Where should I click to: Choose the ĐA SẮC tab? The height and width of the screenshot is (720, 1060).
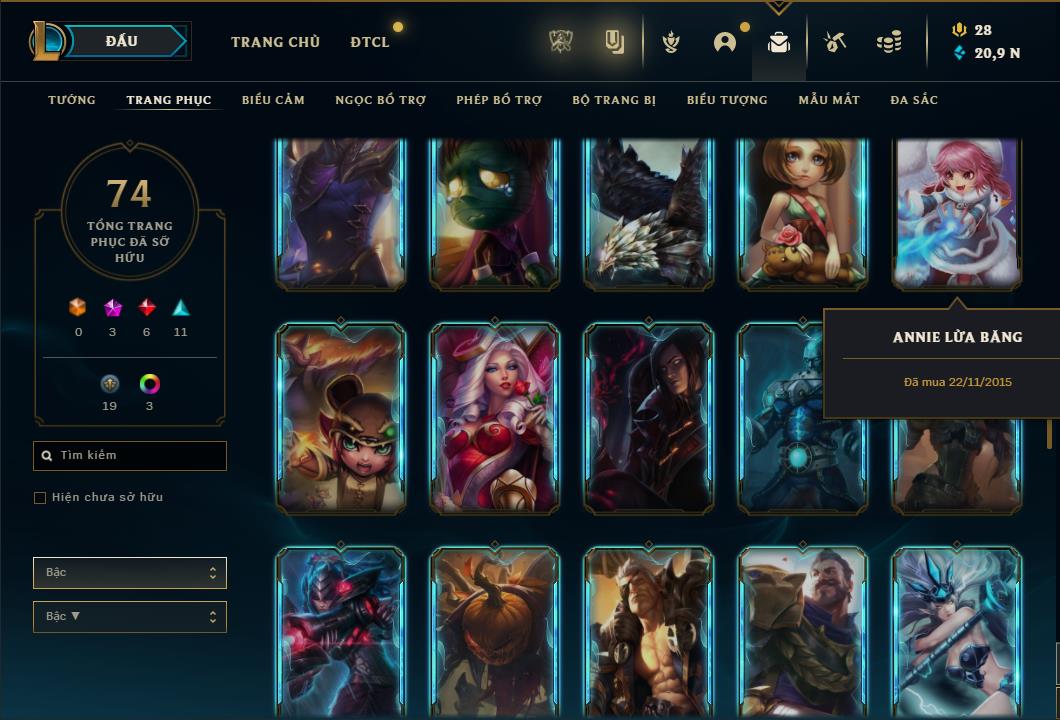click(x=914, y=100)
